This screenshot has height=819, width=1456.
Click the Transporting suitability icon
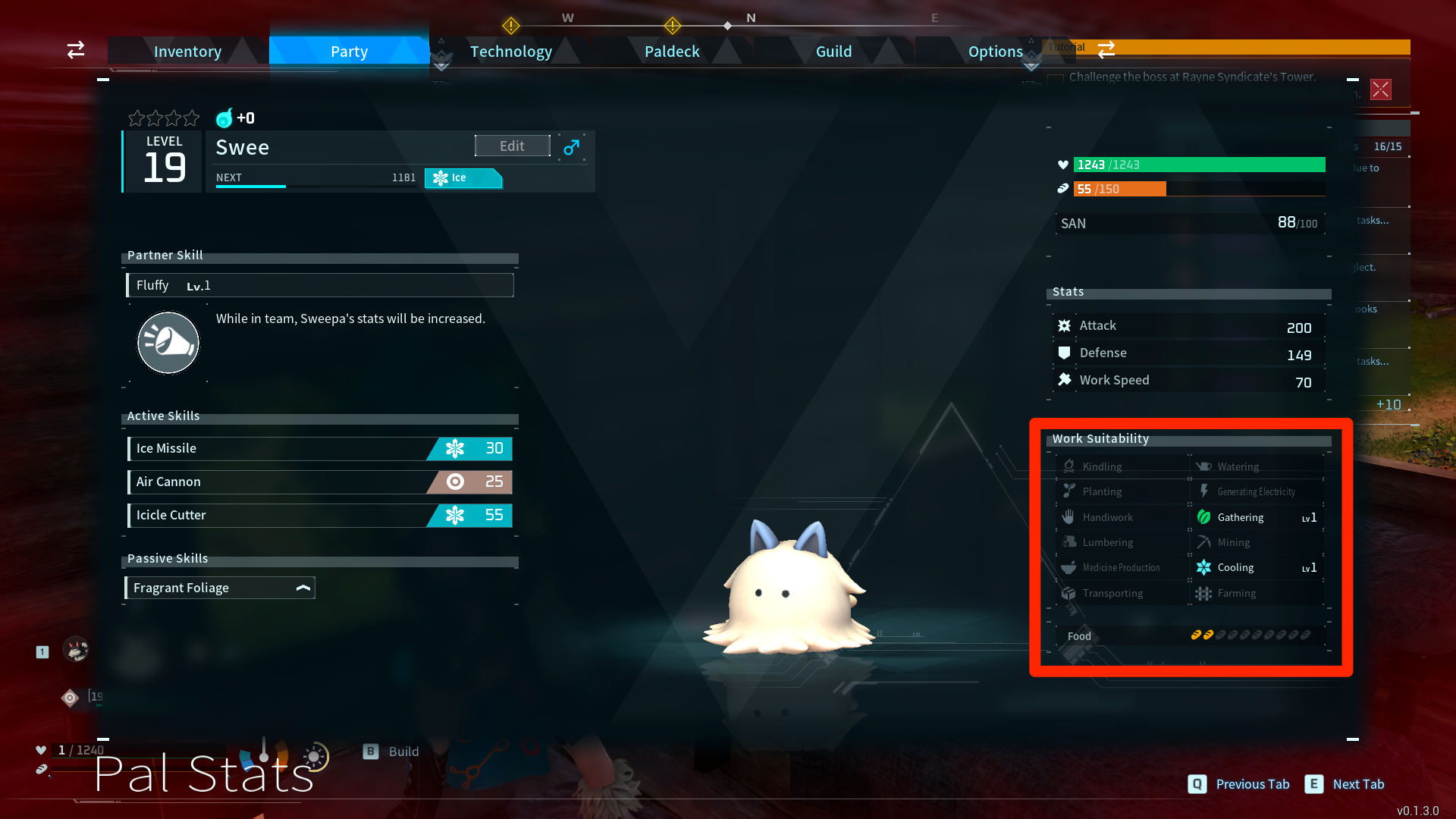(x=1069, y=593)
